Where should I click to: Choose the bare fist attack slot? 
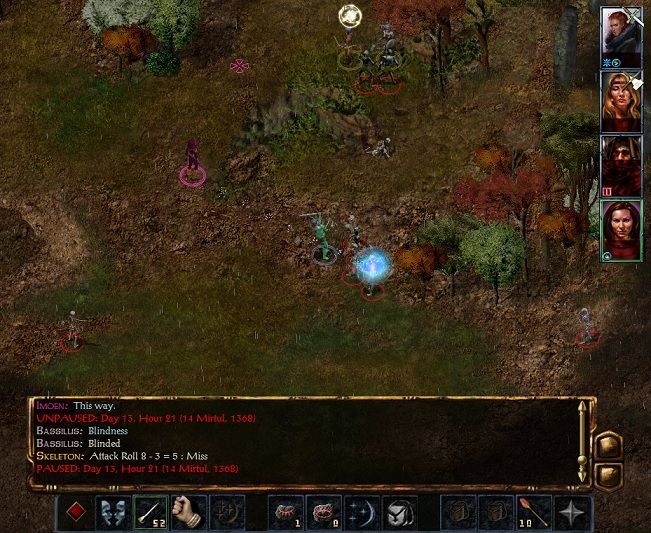pos(188,513)
